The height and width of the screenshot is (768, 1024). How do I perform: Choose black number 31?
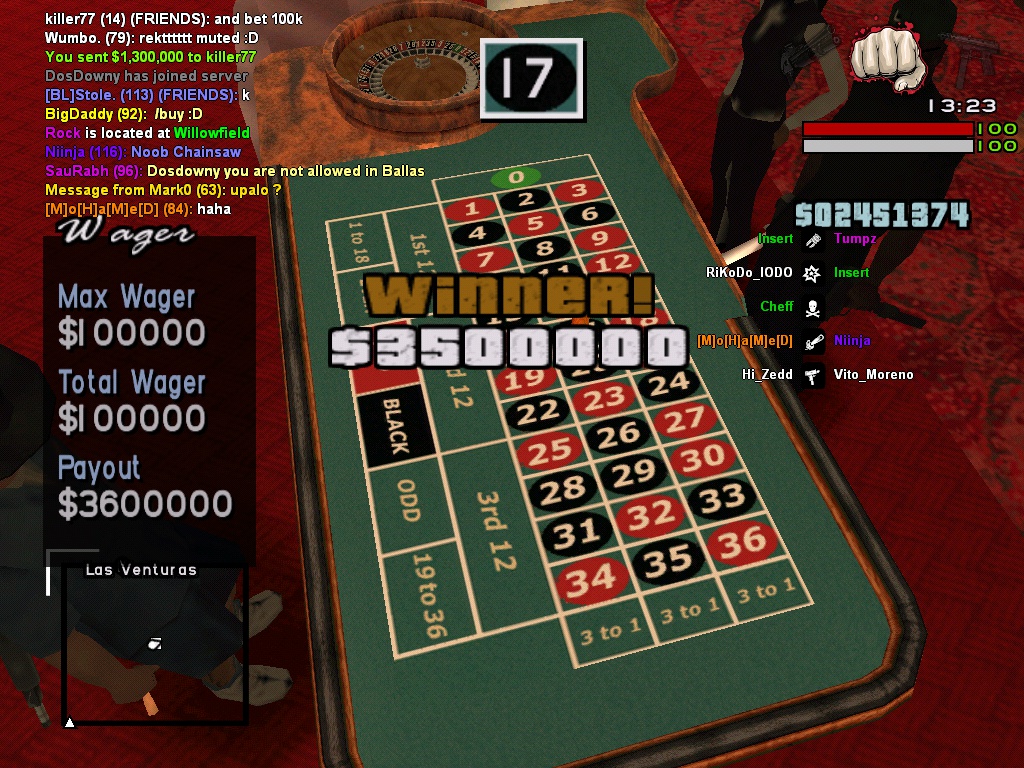[x=577, y=533]
